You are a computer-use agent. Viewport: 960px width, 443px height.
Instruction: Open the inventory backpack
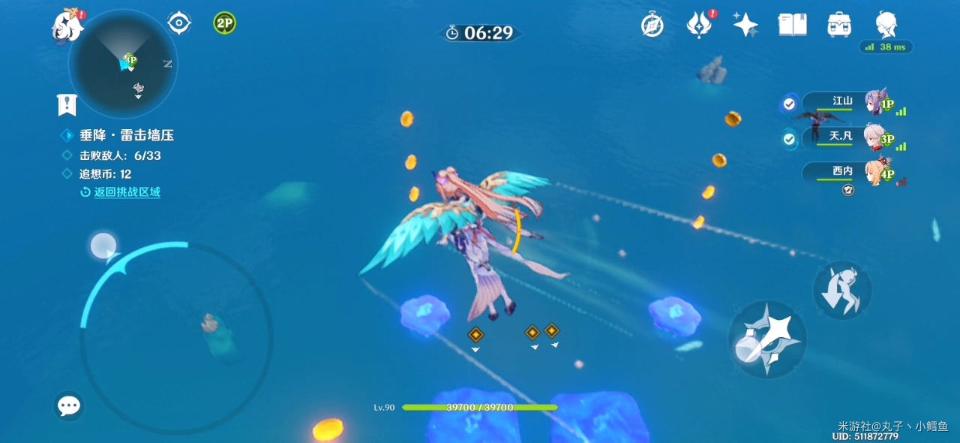(839, 25)
